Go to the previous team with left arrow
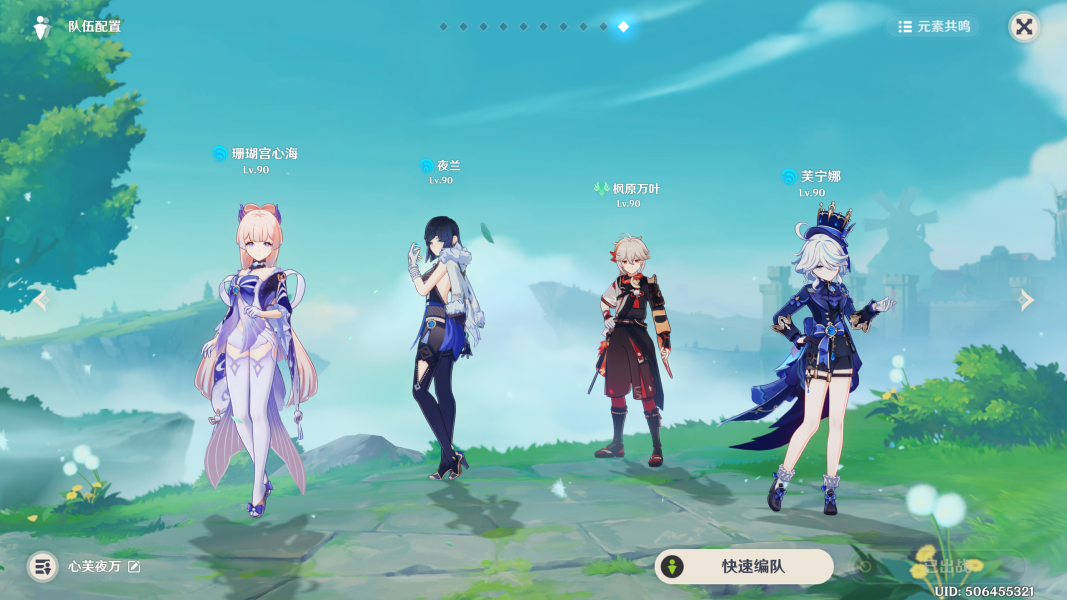1067x600 pixels. 41,300
